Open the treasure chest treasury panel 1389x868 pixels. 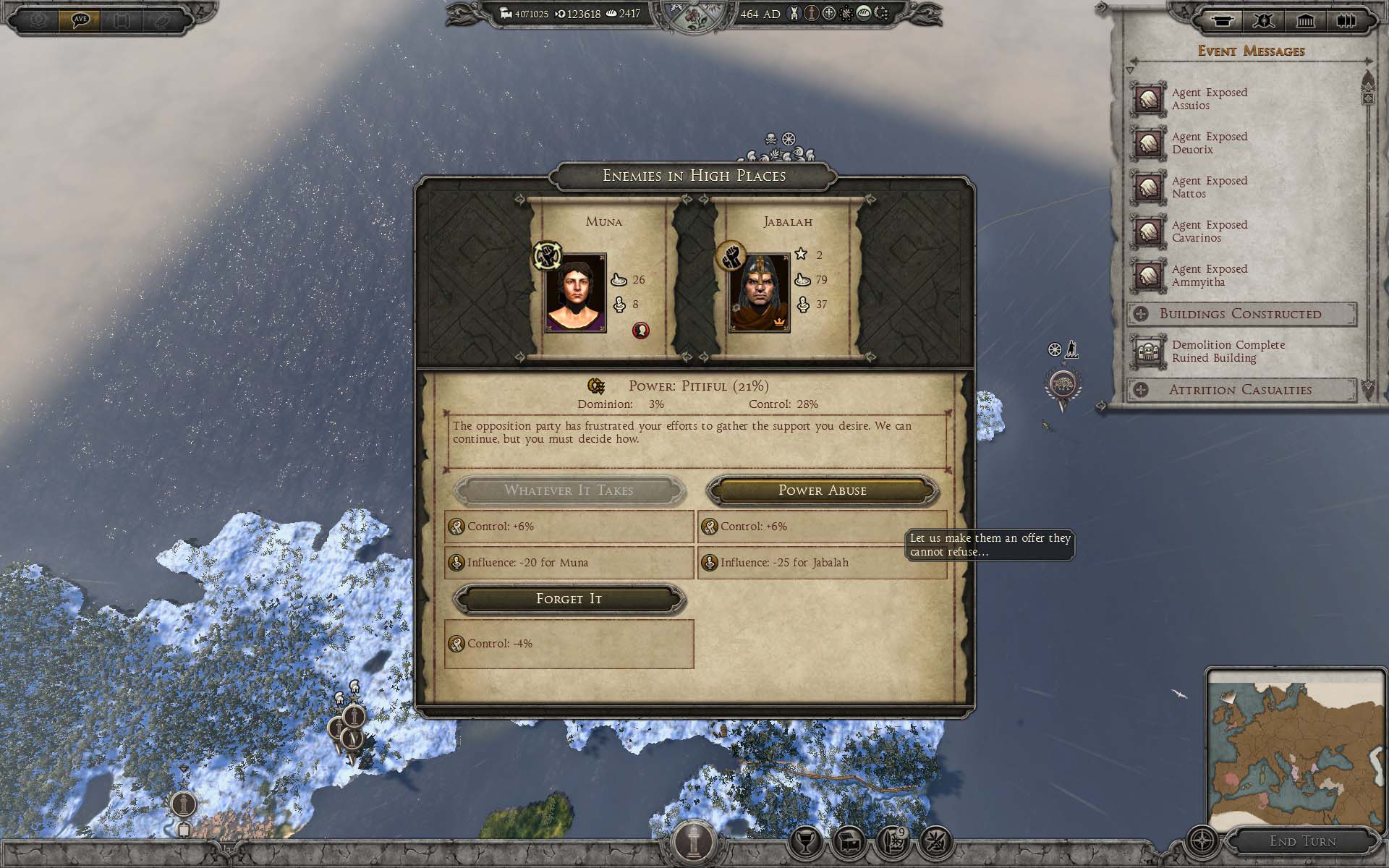tap(849, 841)
